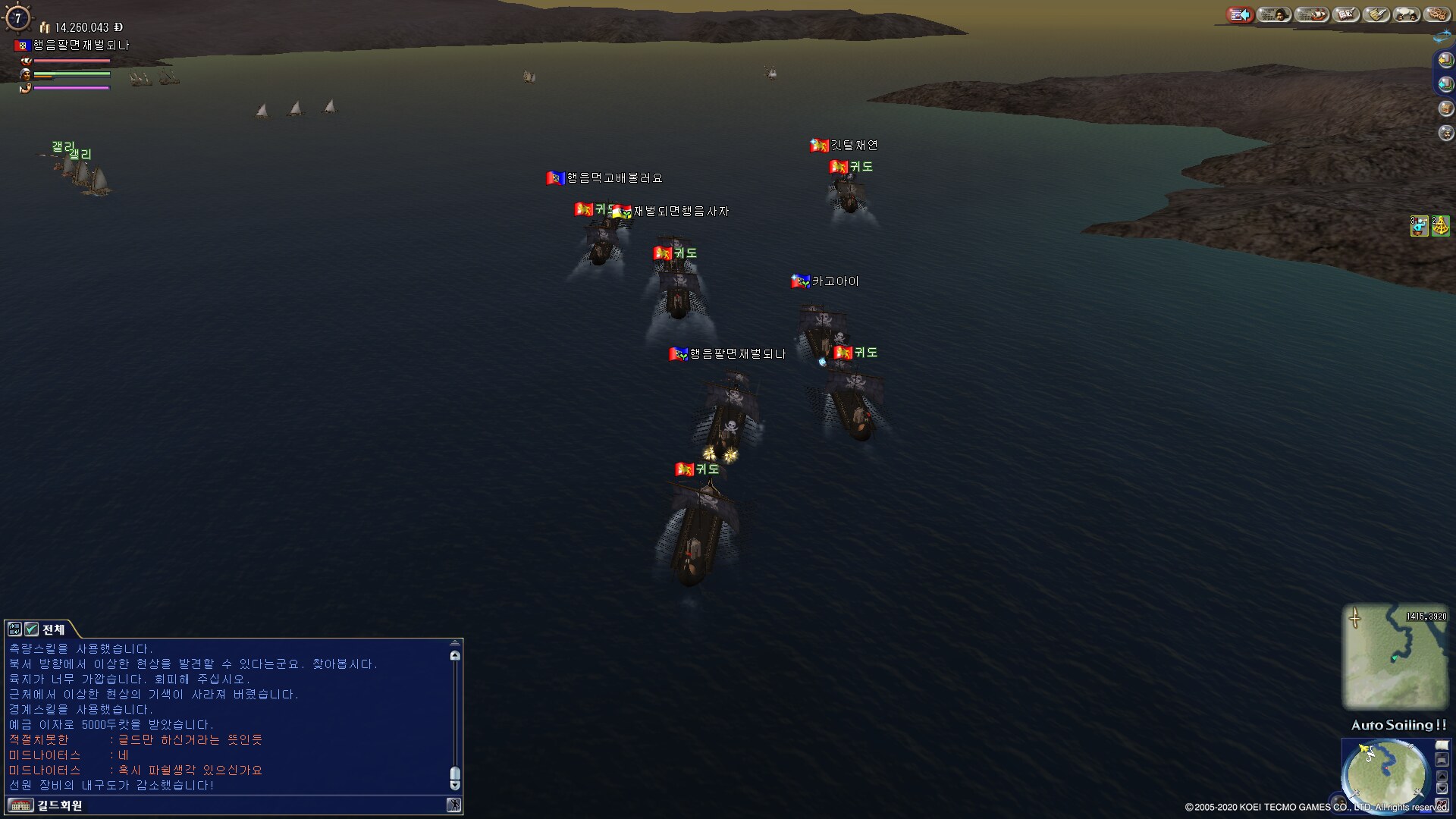Viewport: 1456px width, 819px height.
Task: Select the 길드회원 chat channel button
Action: coord(59,805)
